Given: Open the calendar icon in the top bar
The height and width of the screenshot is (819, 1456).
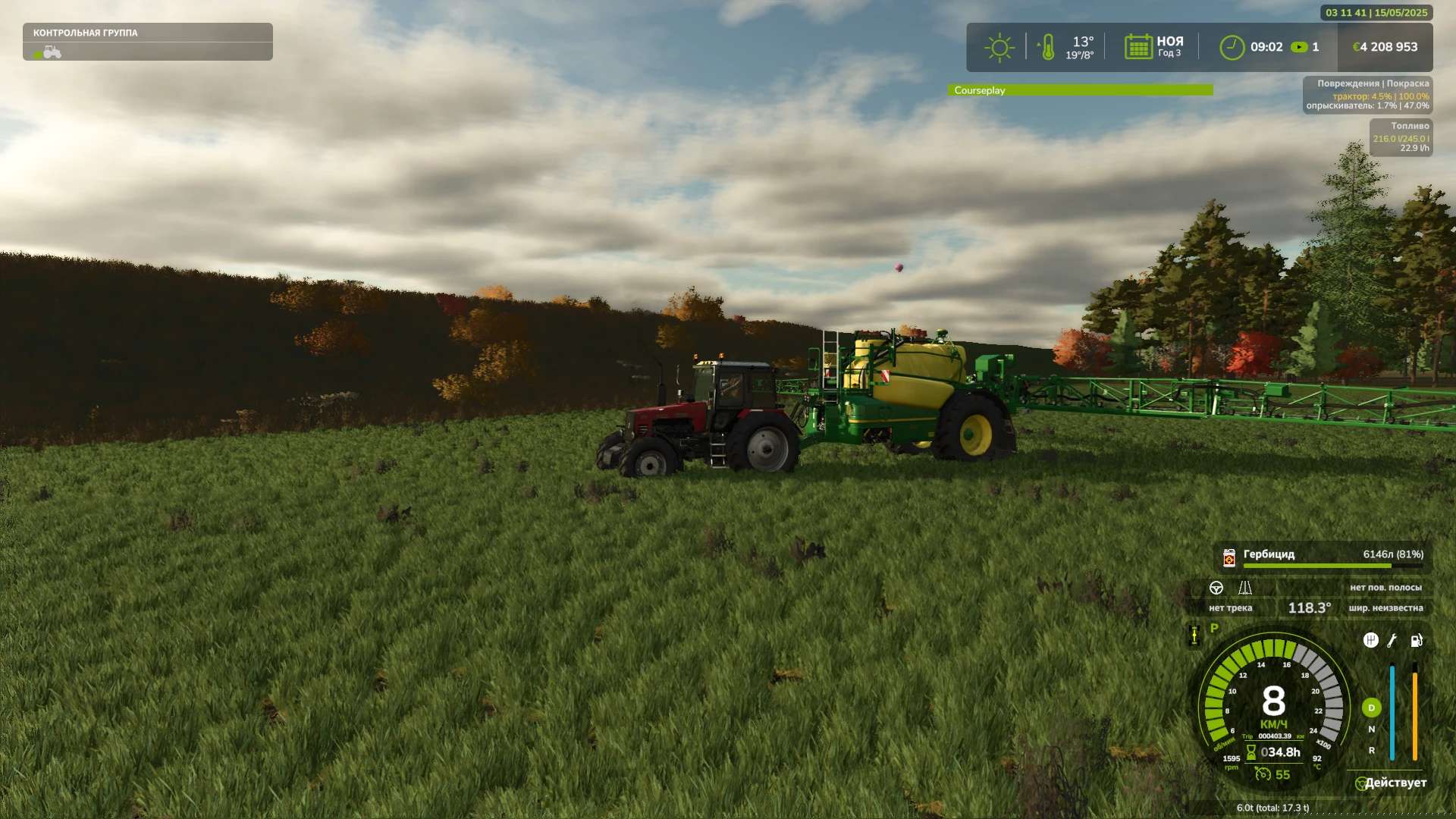Looking at the screenshot, I should 1138,47.
